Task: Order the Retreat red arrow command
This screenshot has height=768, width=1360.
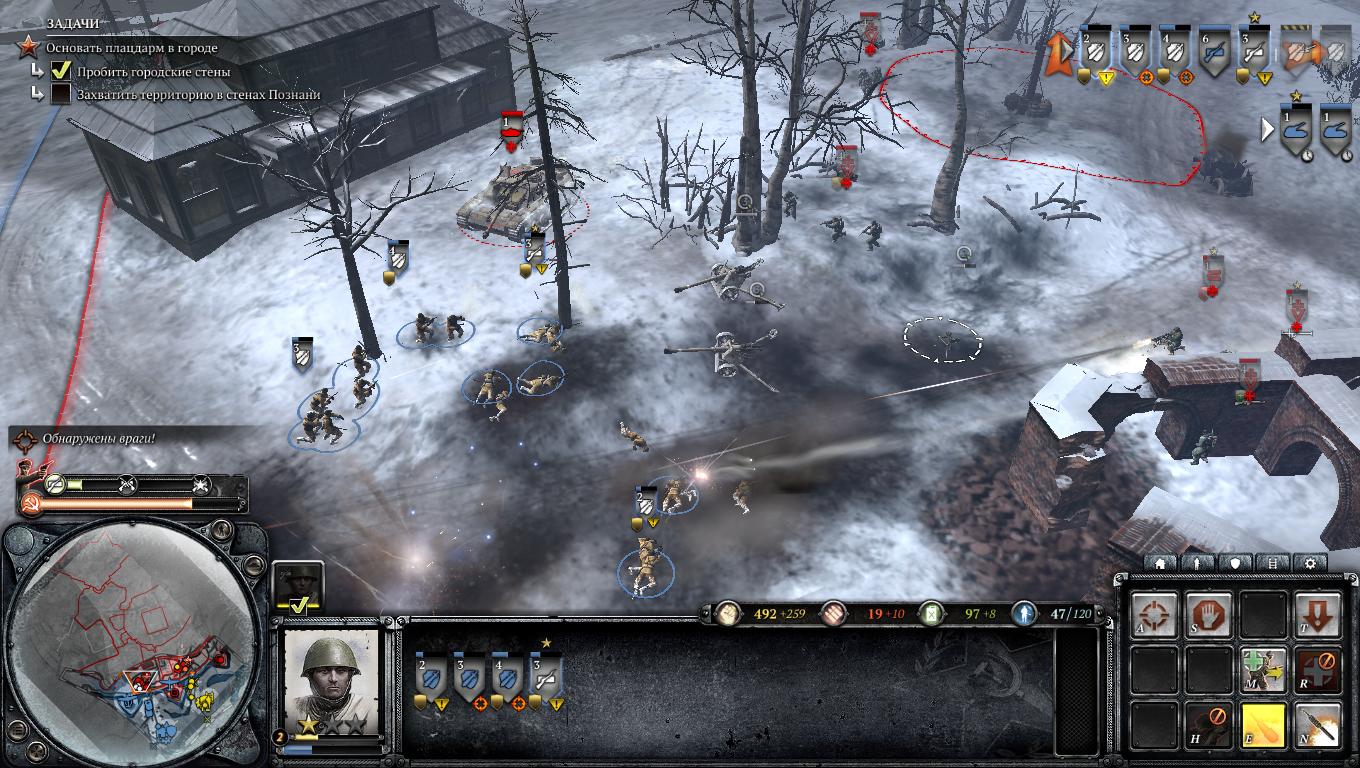Action: pyautogui.click(x=1317, y=613)
